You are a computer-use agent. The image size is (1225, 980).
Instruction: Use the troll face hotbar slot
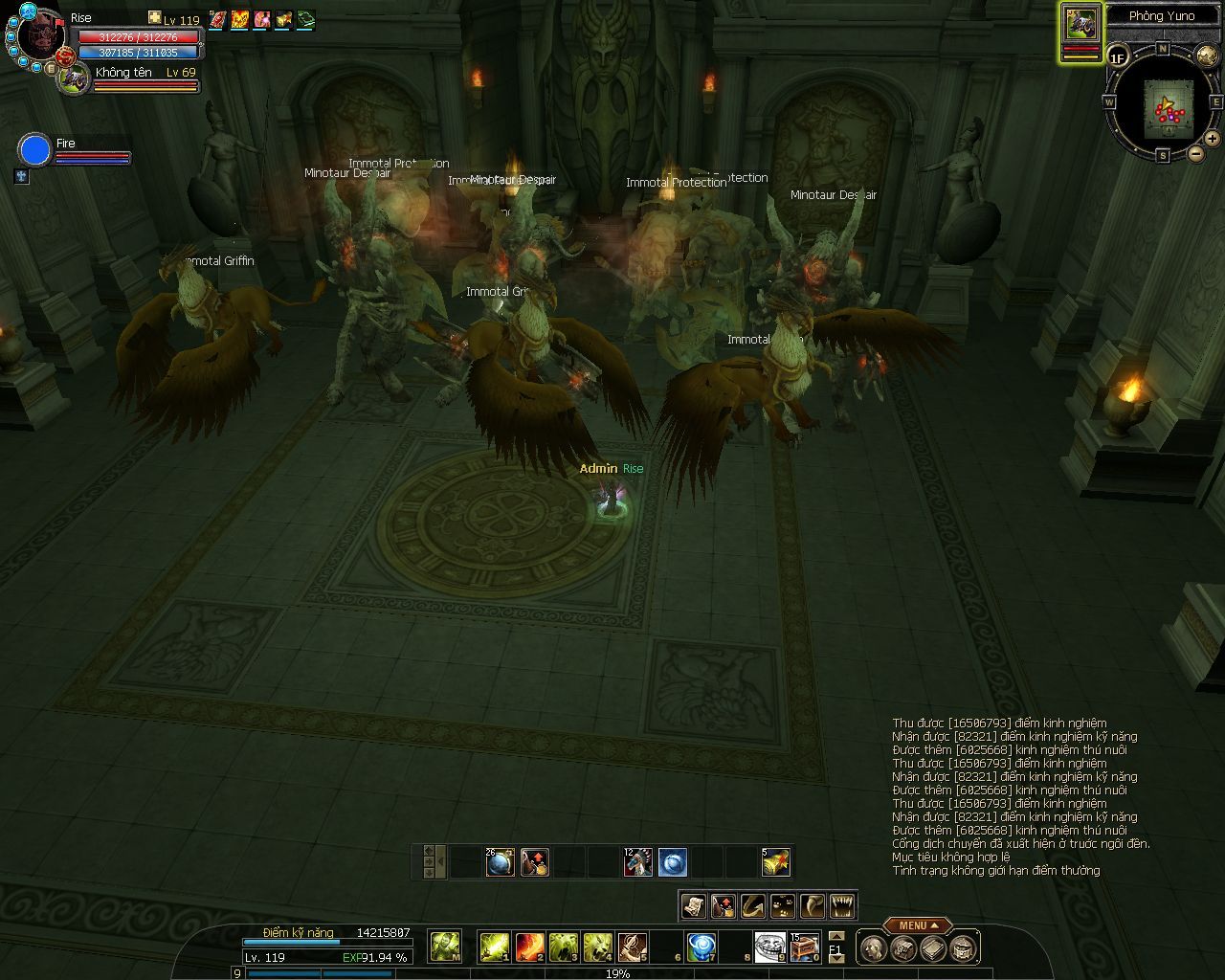[x=769, y=947]
